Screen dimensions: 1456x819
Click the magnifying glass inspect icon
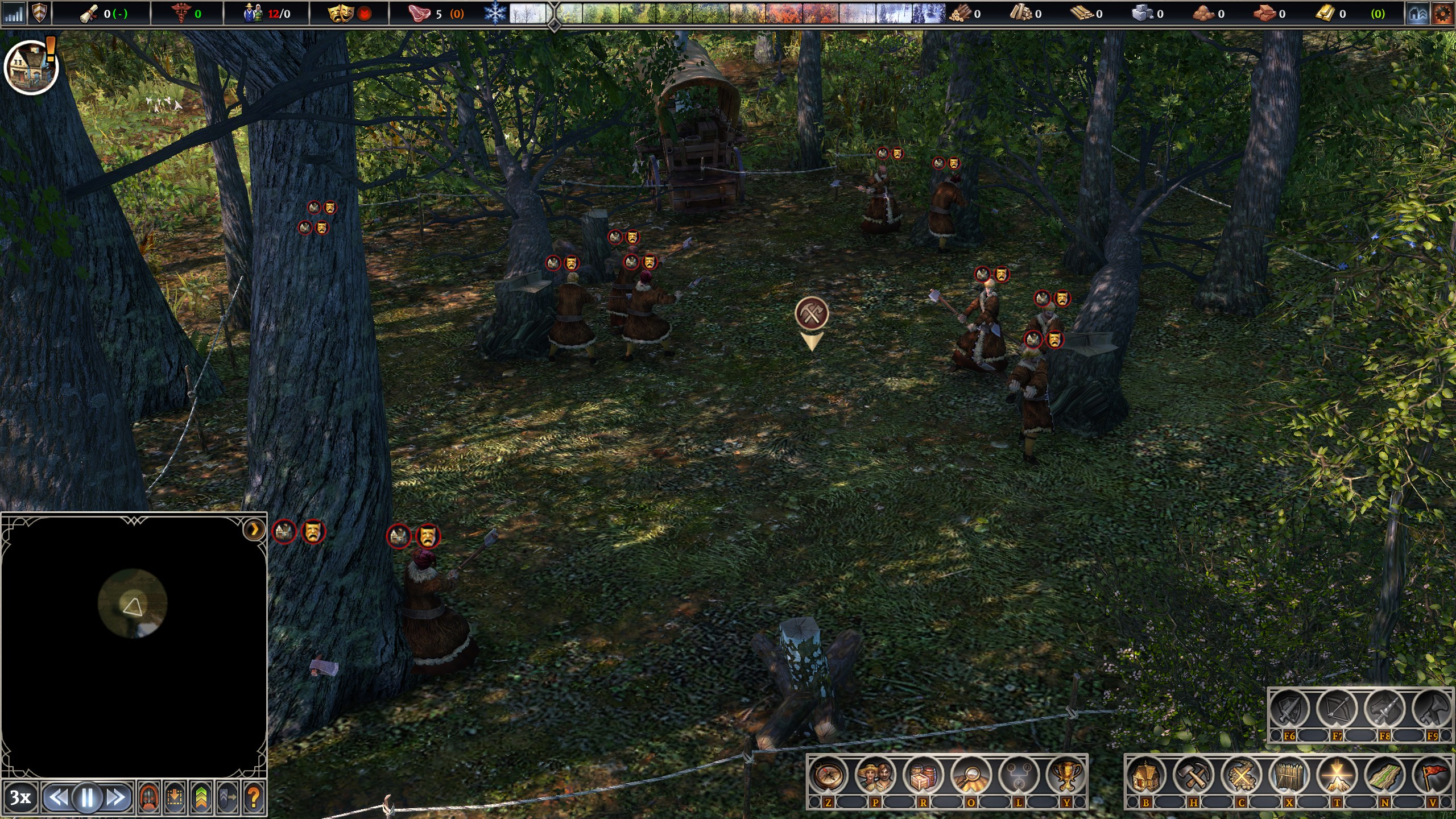tap(971, 776)
